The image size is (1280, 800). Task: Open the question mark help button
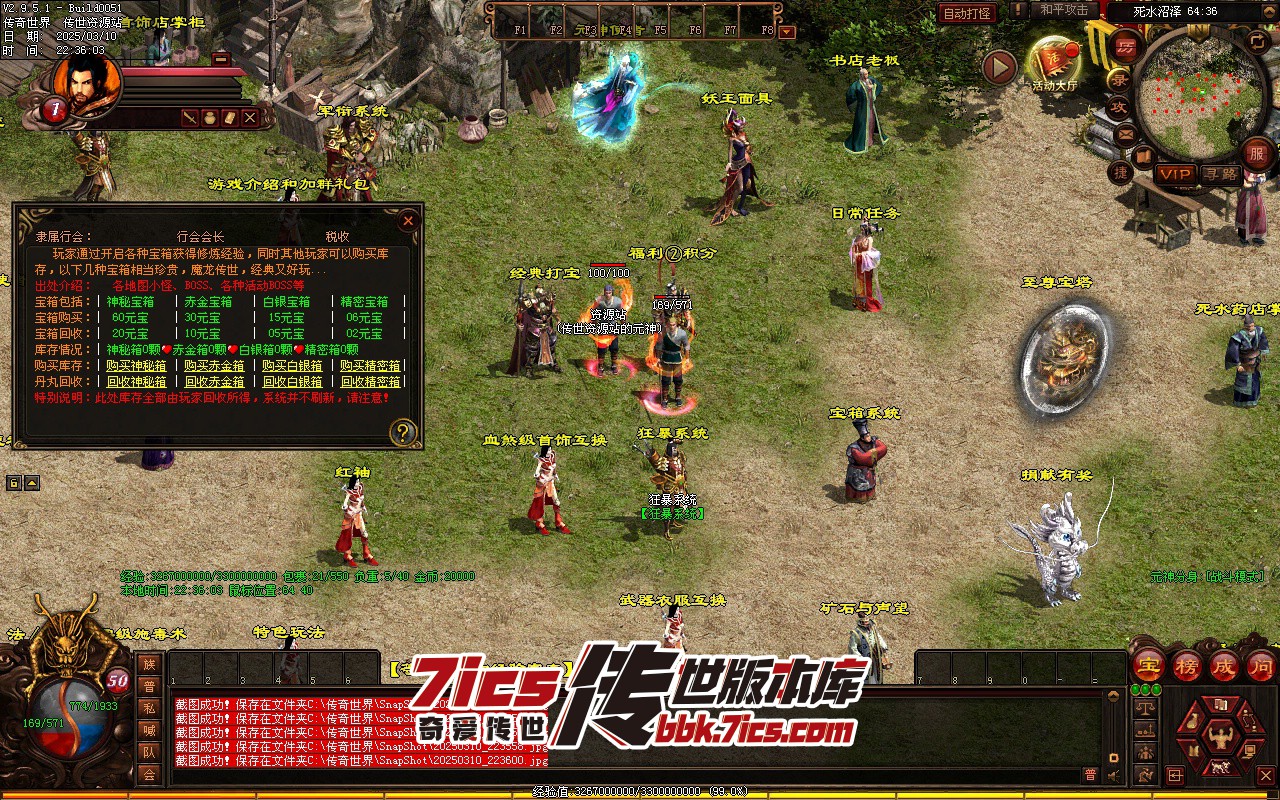[403, 432]
